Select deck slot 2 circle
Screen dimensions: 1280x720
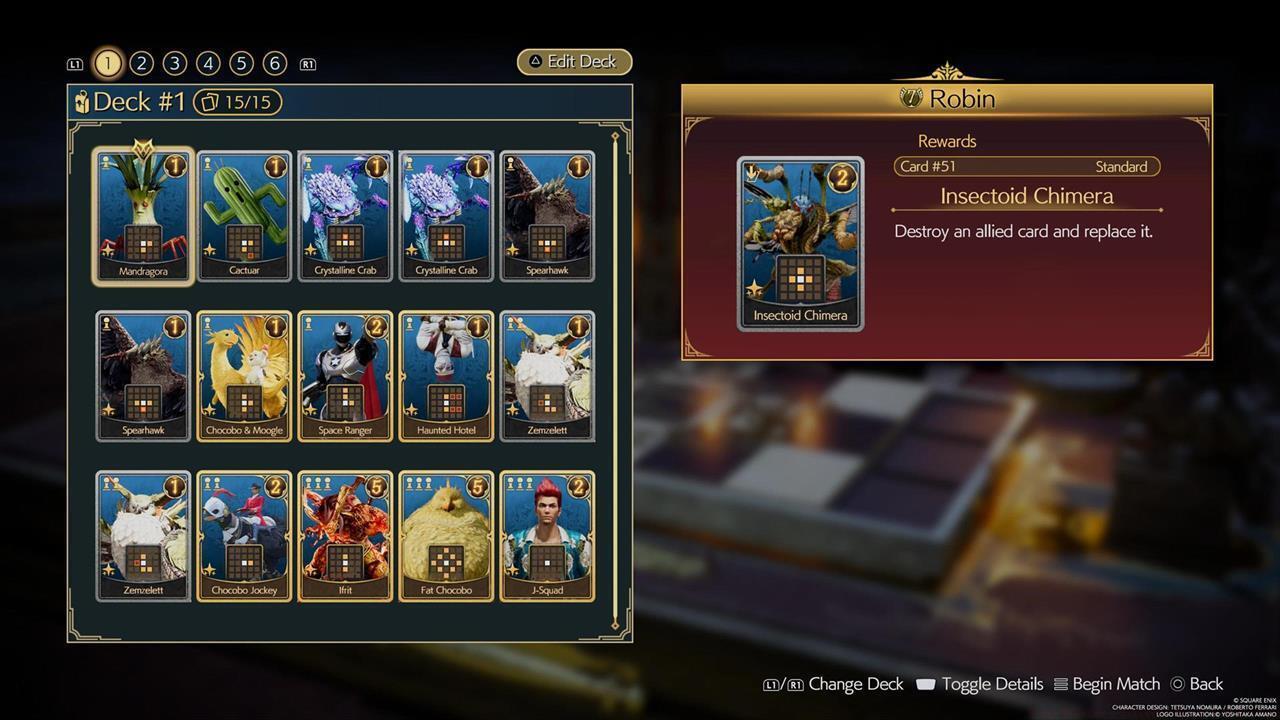(x=141, y=62)
